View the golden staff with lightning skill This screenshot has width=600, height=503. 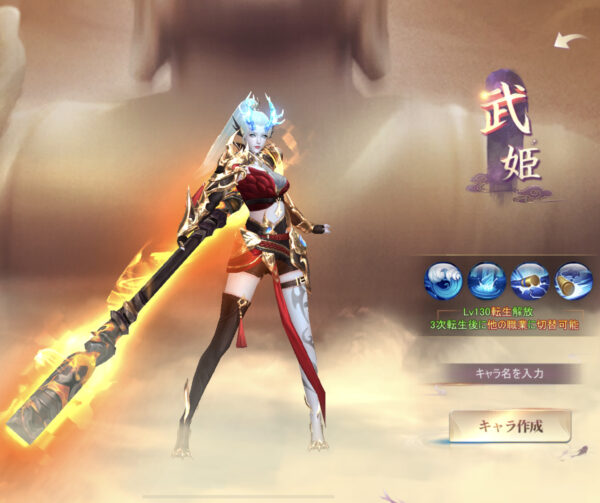[530, 280]
